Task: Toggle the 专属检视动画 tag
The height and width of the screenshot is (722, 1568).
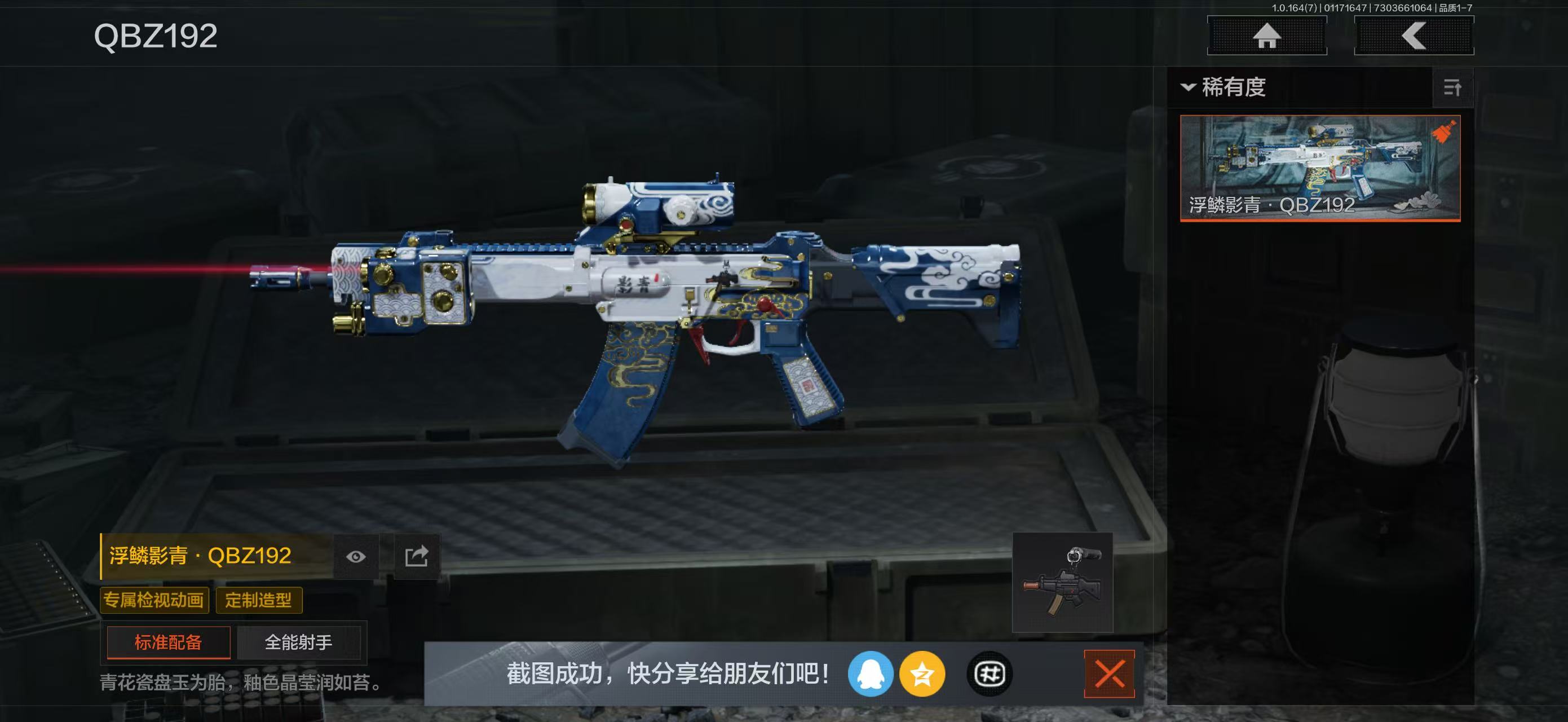Action: pos(154,600)
